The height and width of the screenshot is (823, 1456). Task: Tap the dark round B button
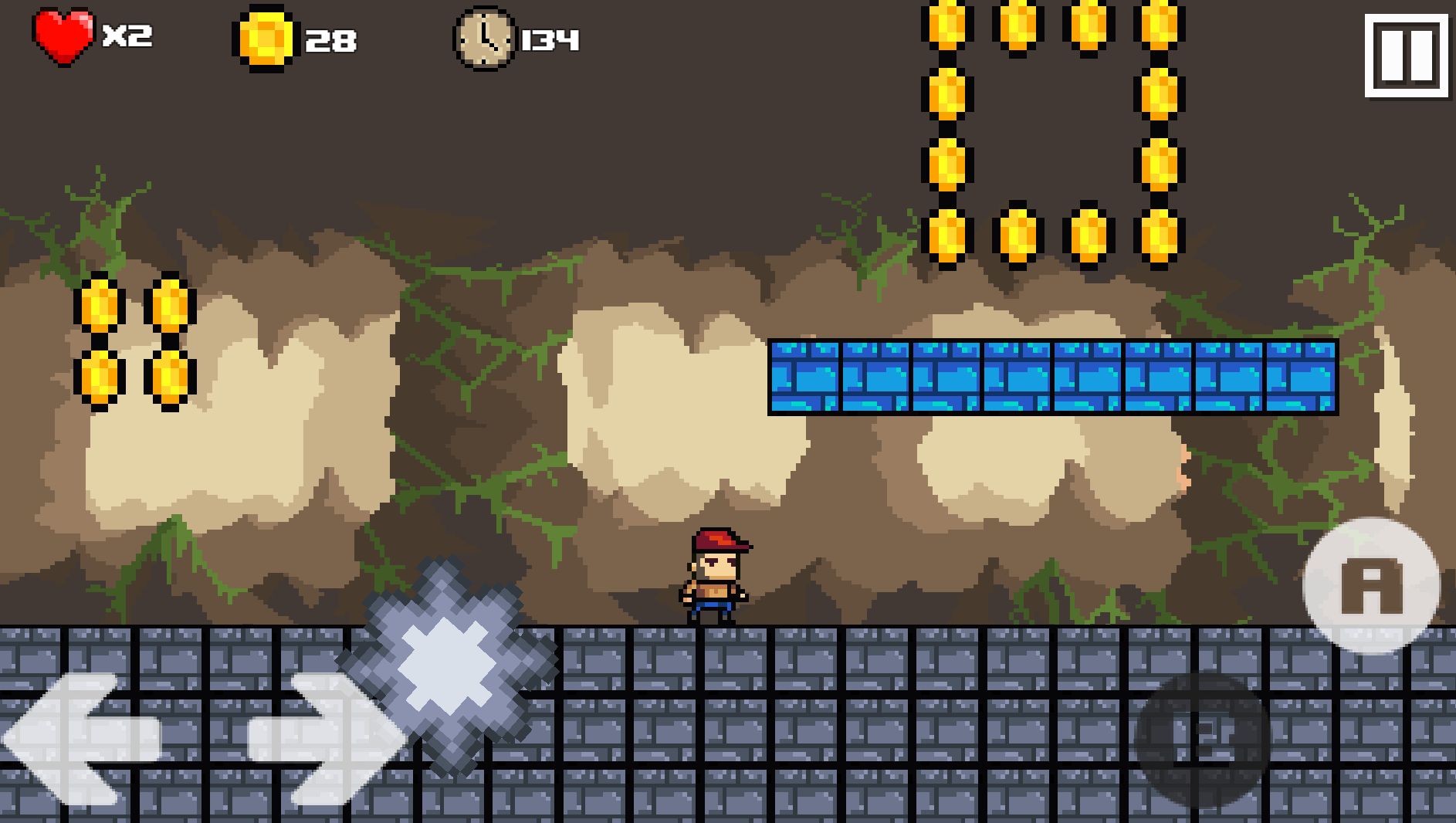[x=1202, y=739]
